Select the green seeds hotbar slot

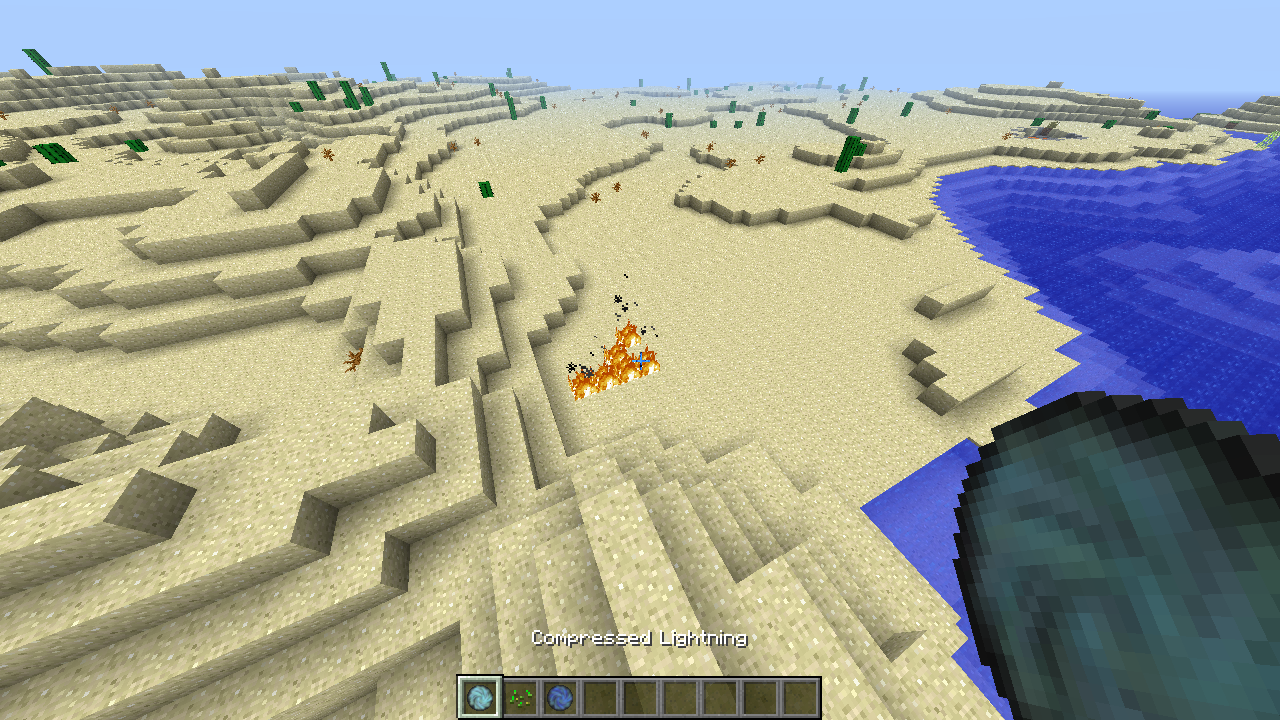pos(520,697)
